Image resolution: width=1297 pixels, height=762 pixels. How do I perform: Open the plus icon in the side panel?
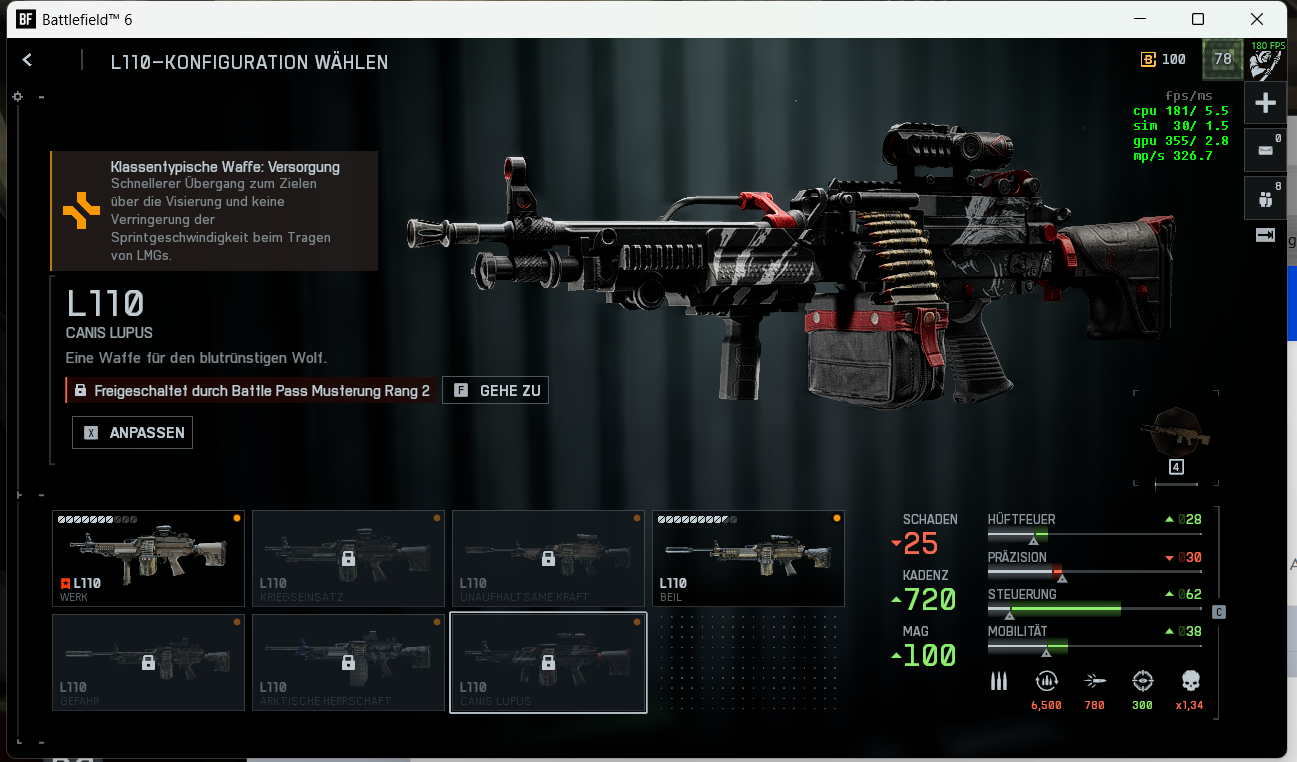click(x=1265, y=103)
